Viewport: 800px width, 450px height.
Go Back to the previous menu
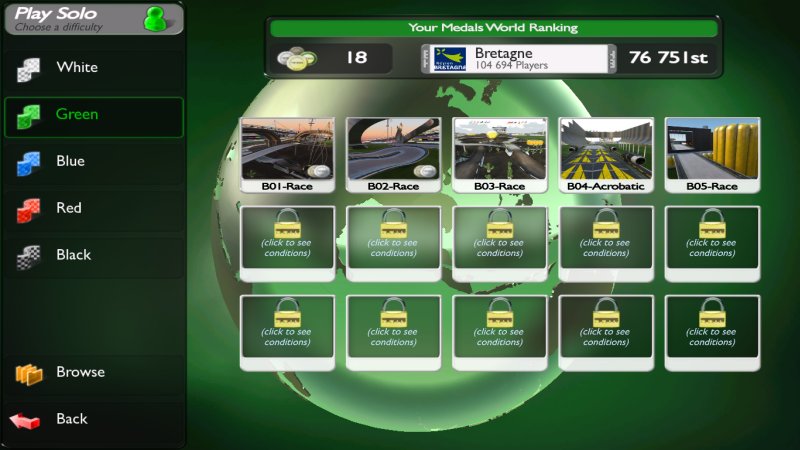(x=92, y=420)
